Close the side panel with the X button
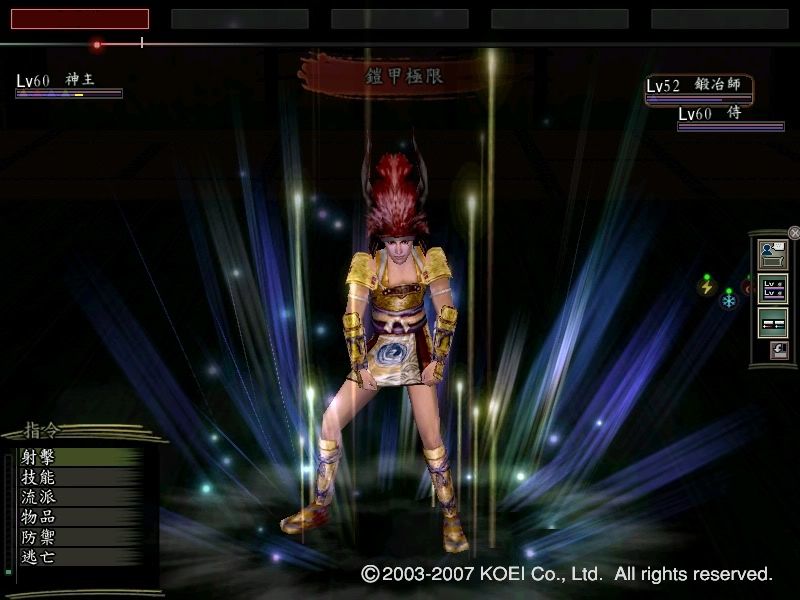This screenshot has height=600, width=800. [x=794, y=233]
